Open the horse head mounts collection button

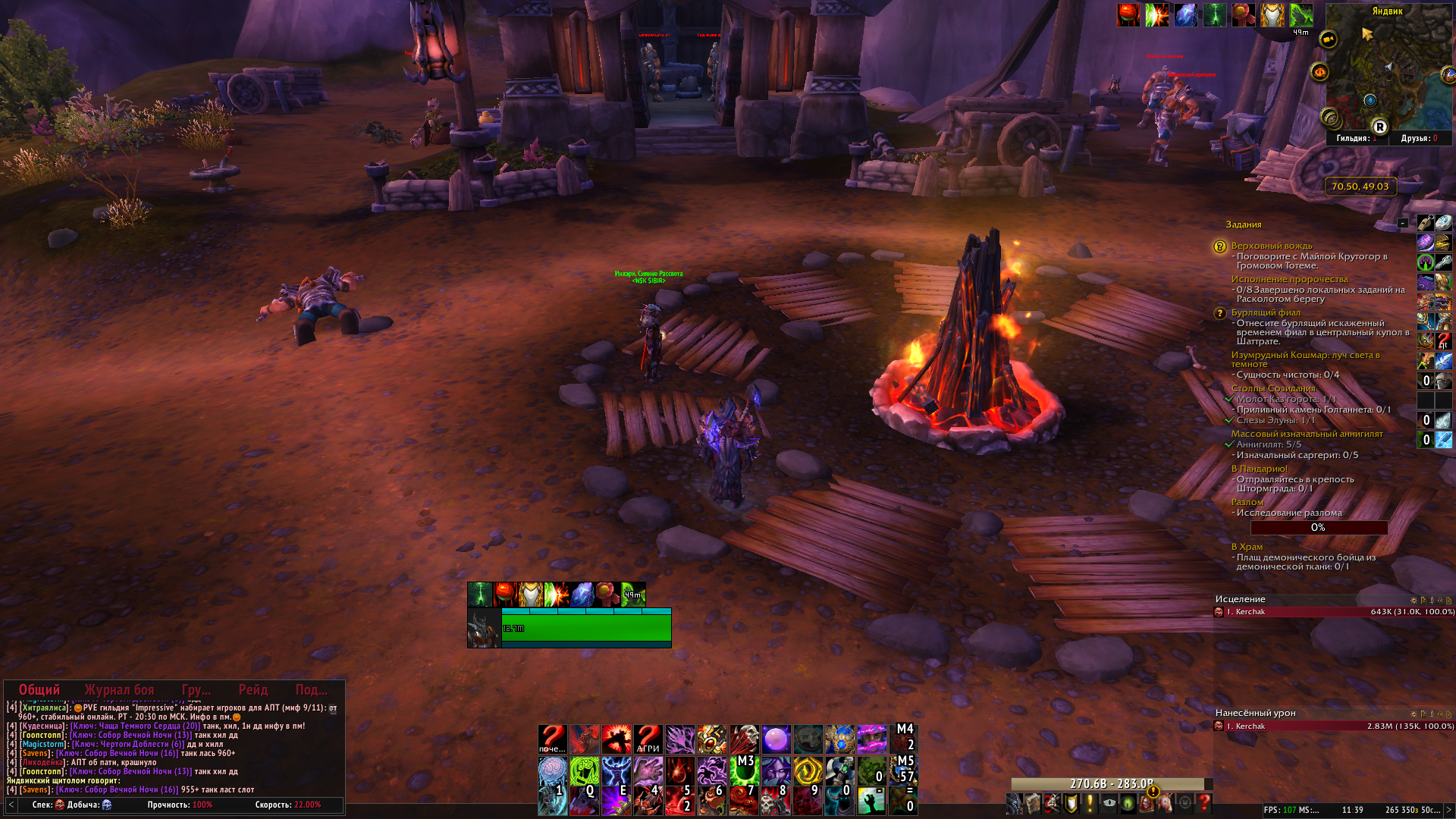coord(1166,803)
